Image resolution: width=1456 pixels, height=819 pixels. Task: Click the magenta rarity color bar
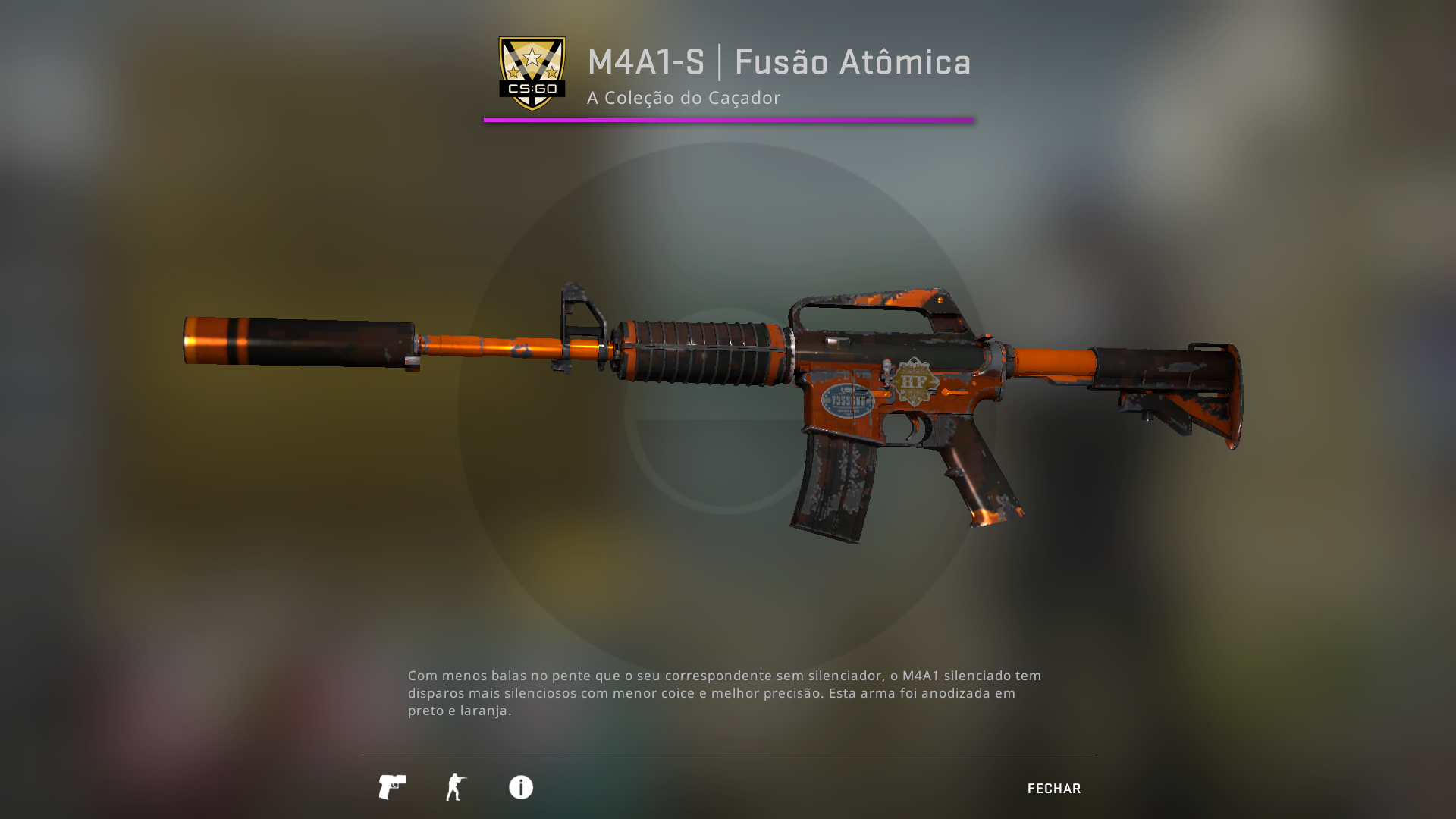727,119
